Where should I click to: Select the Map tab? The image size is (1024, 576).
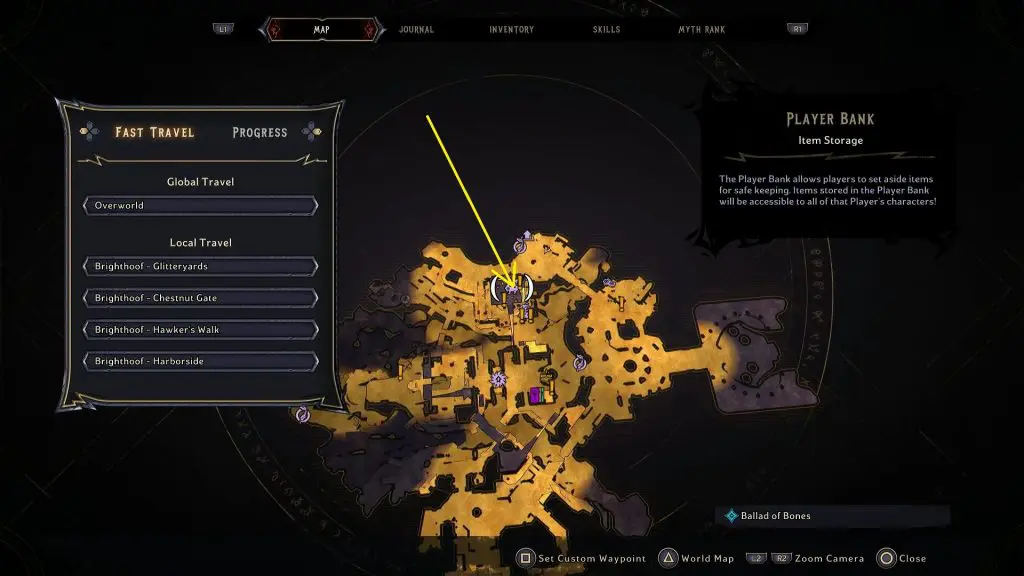point(321,30)
